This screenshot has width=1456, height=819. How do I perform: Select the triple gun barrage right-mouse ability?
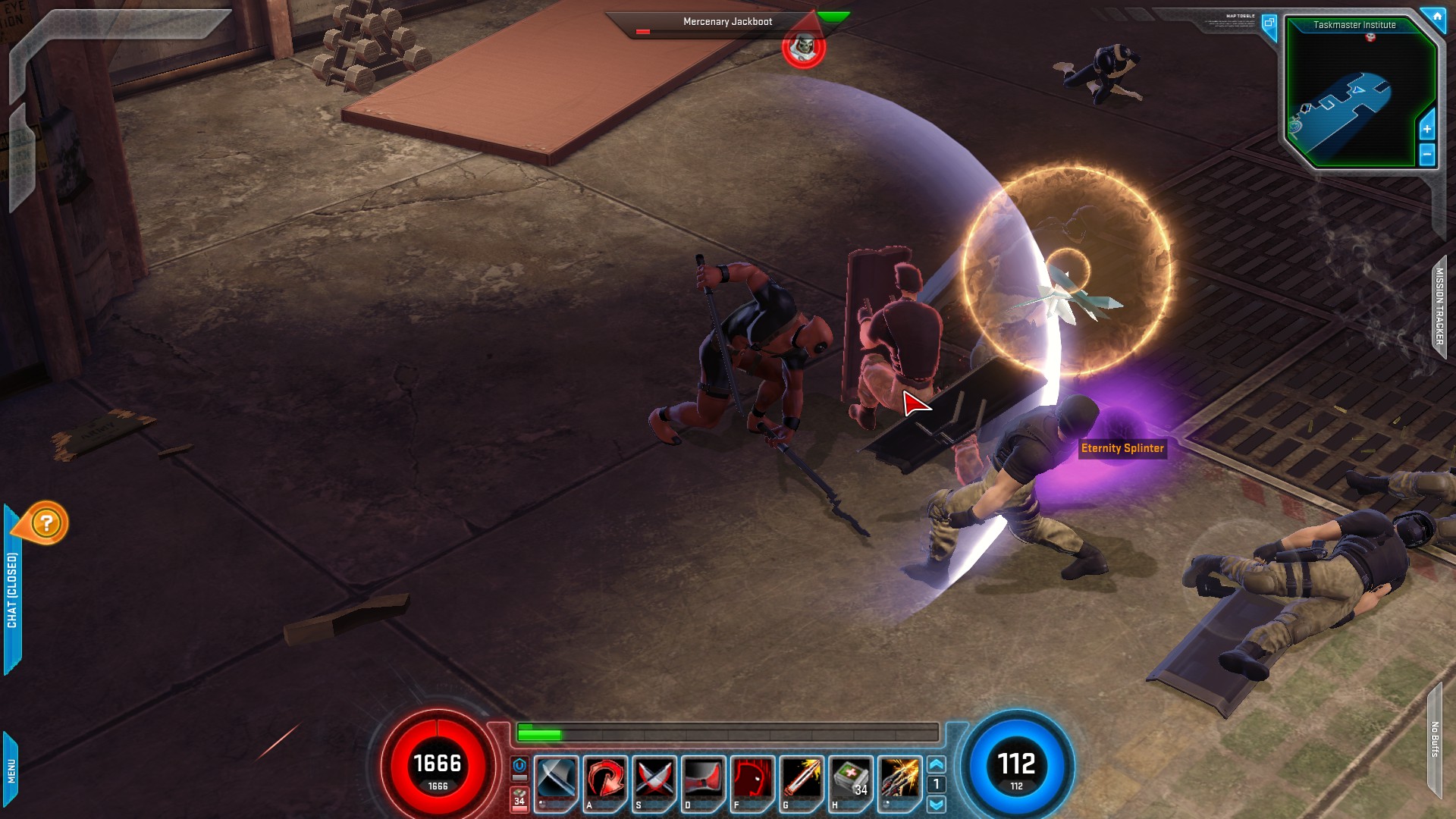tap(900, 779)
